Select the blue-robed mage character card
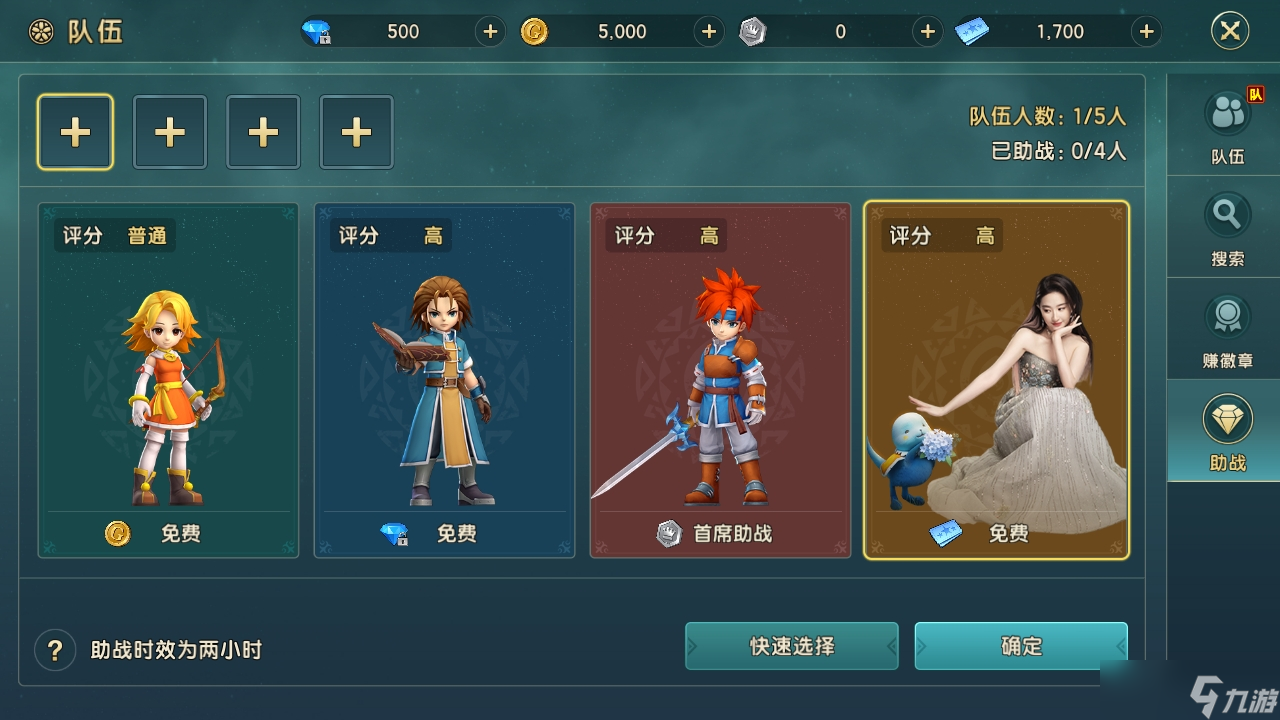The width and height of the screenshot is (1280, 720). tap(444, 380)
